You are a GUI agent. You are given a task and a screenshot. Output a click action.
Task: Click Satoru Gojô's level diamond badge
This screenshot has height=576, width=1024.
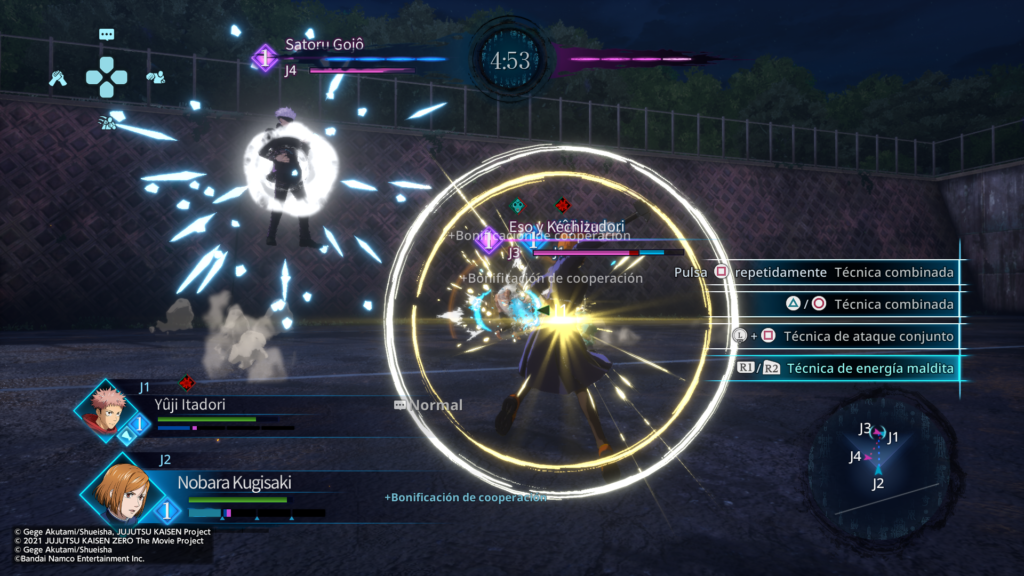[x=264, y=59]
